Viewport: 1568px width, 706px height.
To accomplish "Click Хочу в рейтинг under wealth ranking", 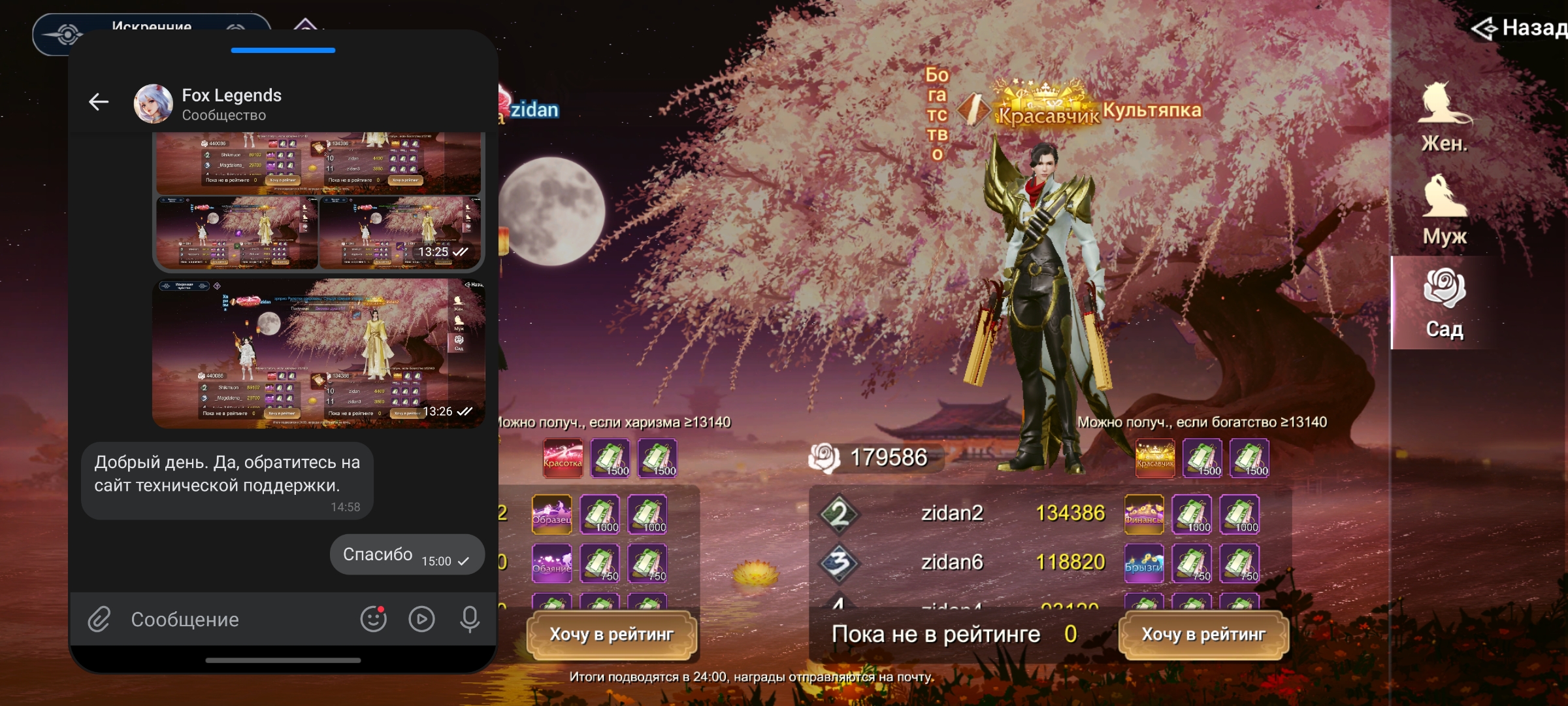I will pyautogui.click(x=1203, y=634).
